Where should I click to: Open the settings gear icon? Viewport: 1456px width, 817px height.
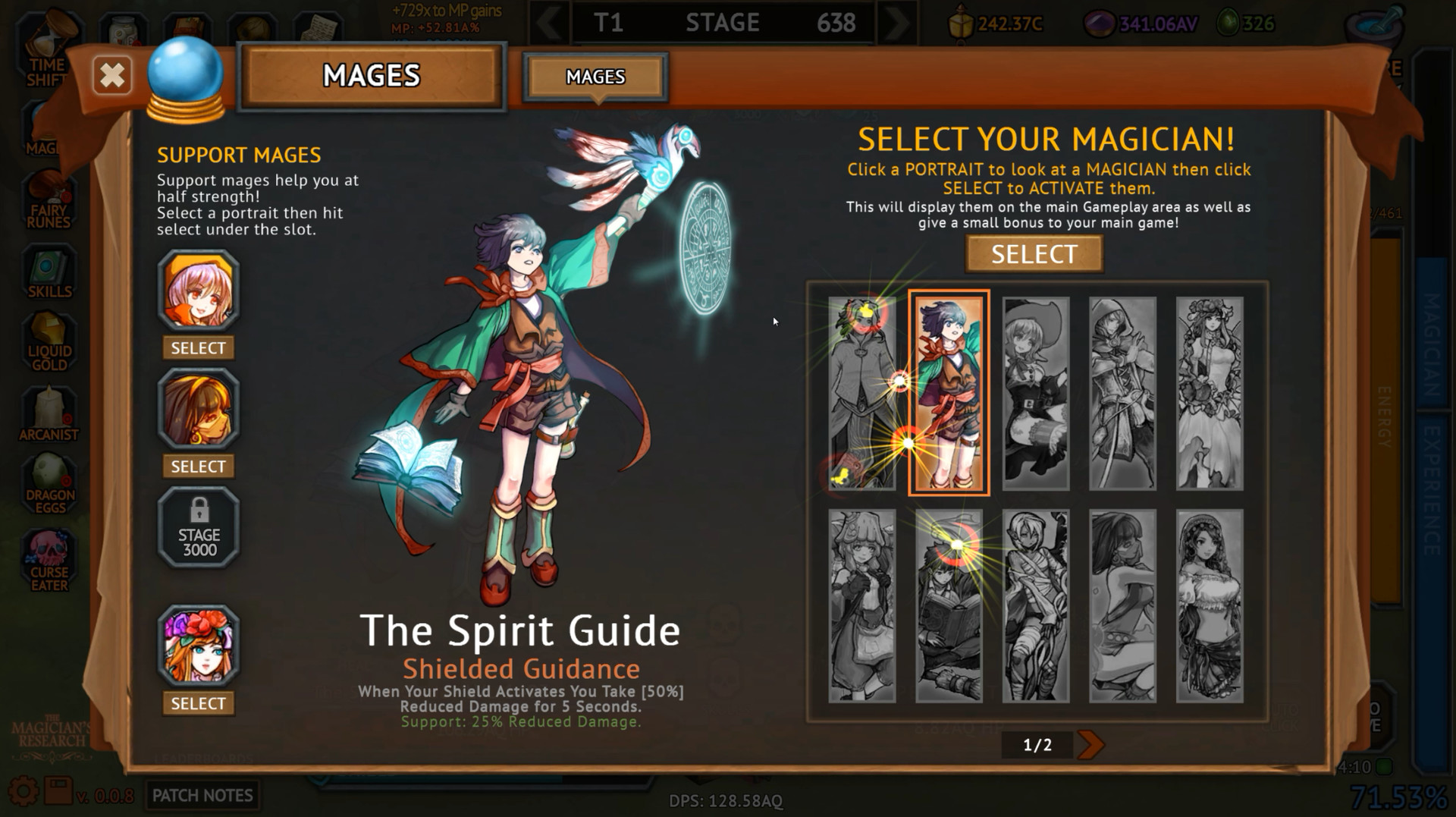pyautogui.click(x=23, y=793)
